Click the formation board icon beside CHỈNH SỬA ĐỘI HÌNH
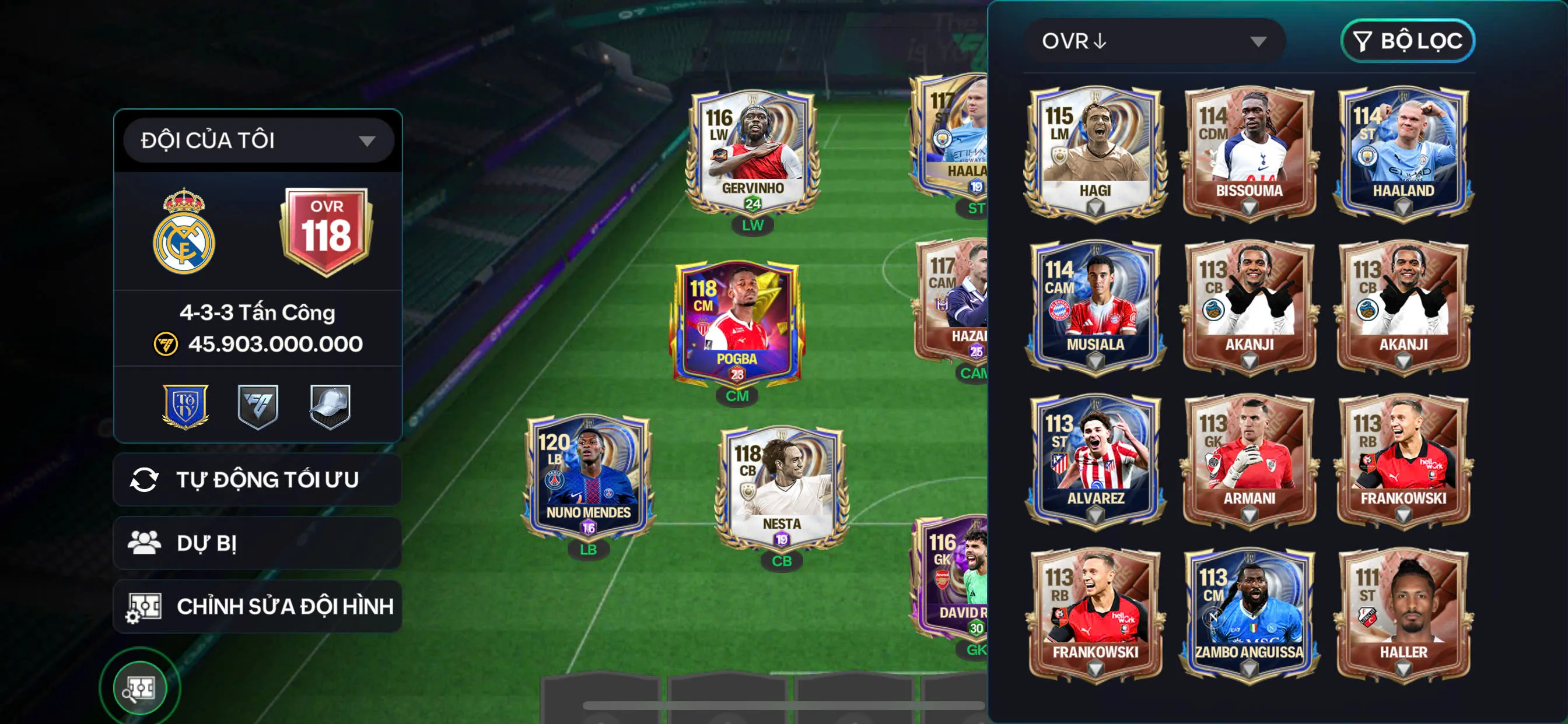This screenshot has height=724, width=1568. [146, 606]
